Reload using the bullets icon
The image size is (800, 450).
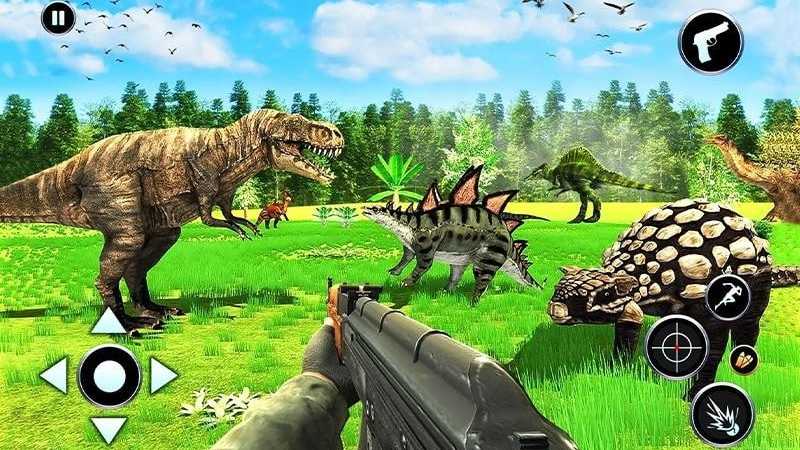coord(744,360)
